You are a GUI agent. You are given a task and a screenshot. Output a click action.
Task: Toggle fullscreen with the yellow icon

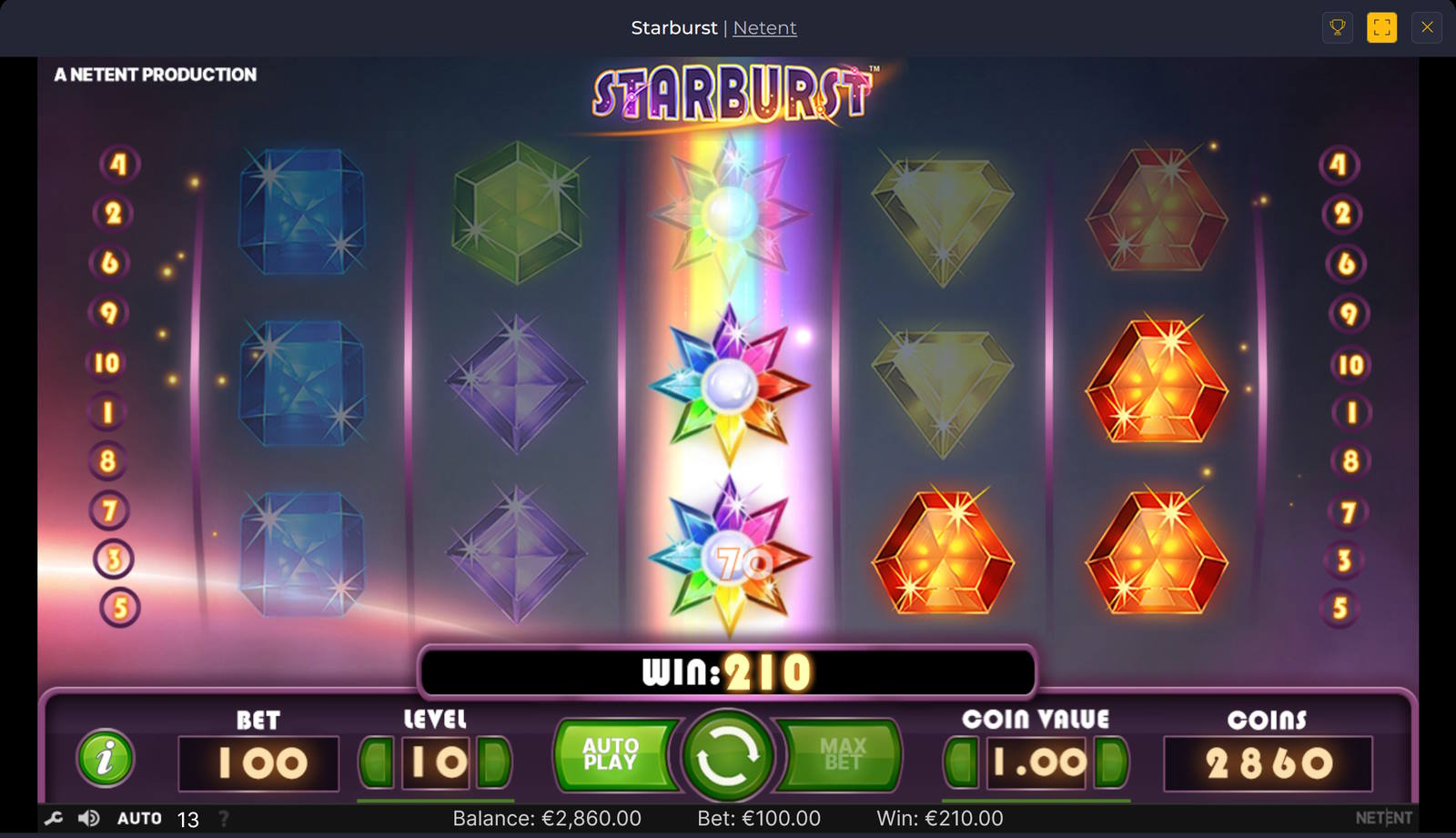pyautogui.click(x=1382, y=27)
